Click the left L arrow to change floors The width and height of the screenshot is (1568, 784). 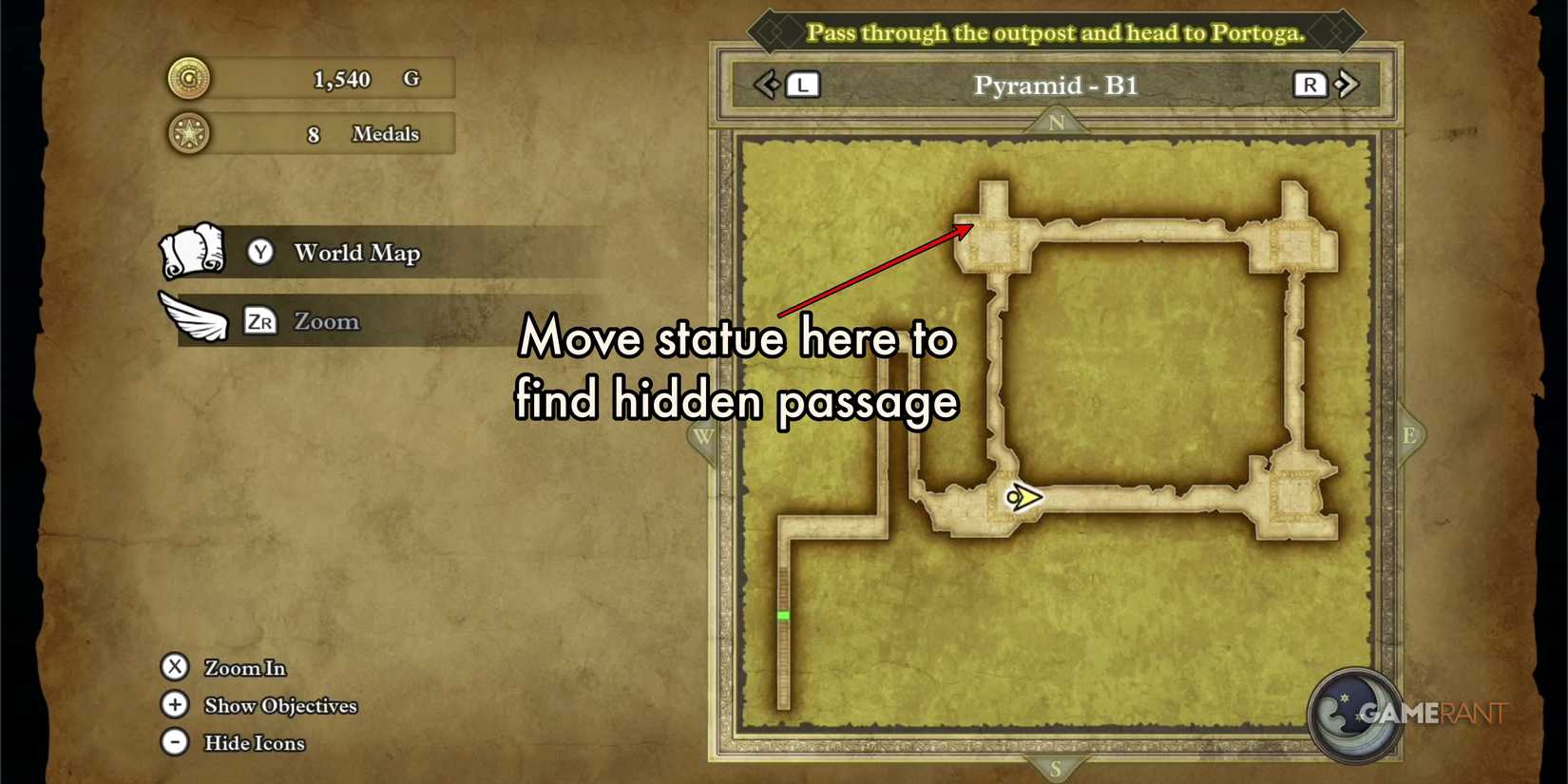[x=801, y=85]
